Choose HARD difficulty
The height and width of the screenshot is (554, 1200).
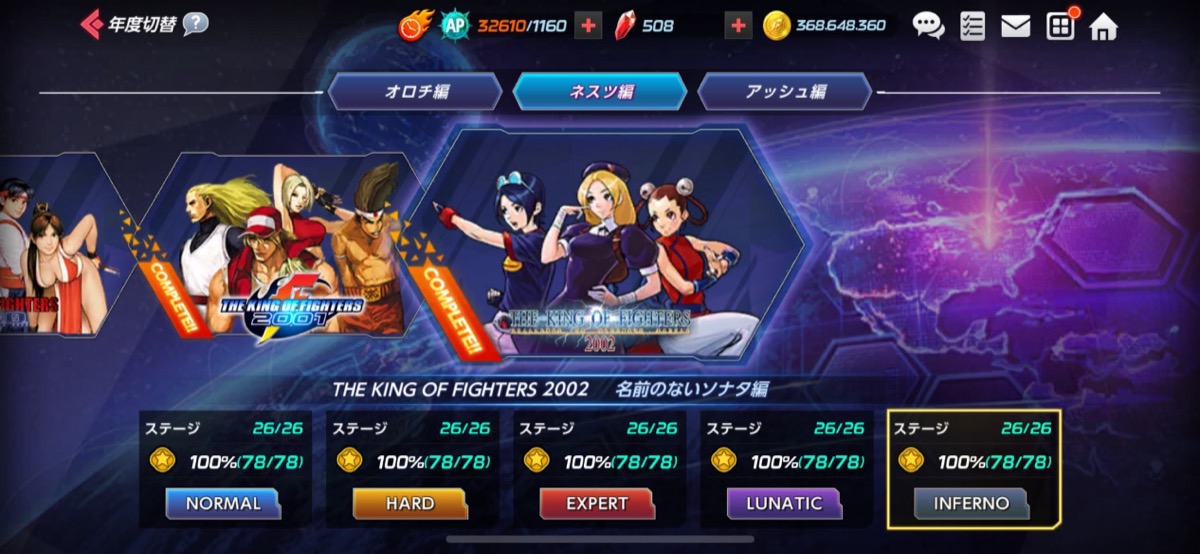[410, 503]
